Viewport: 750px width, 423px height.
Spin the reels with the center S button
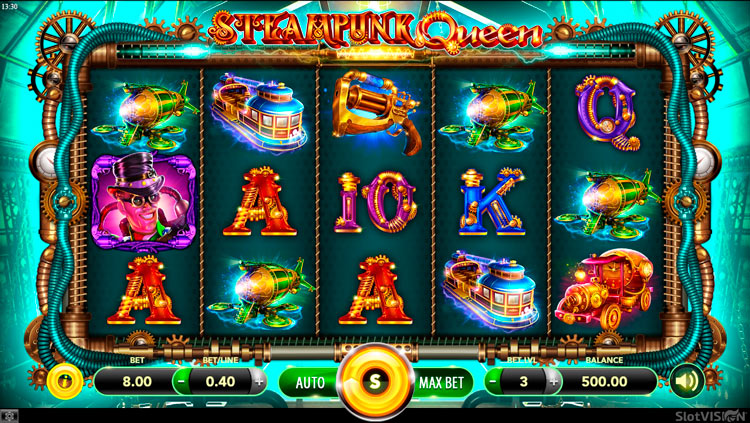click(x=375, y=381)
